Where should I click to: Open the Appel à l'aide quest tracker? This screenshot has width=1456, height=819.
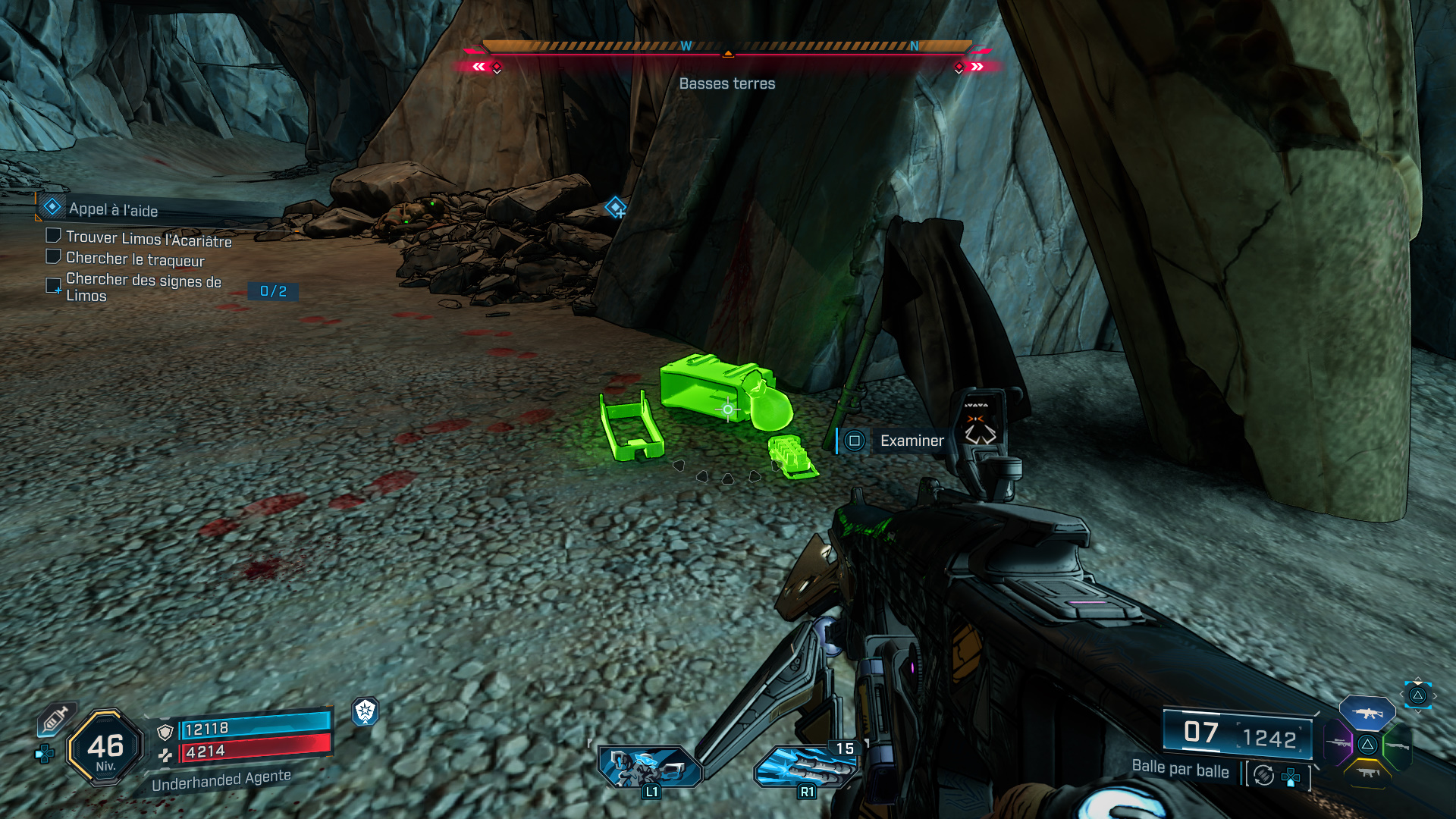tap(112, 209)
